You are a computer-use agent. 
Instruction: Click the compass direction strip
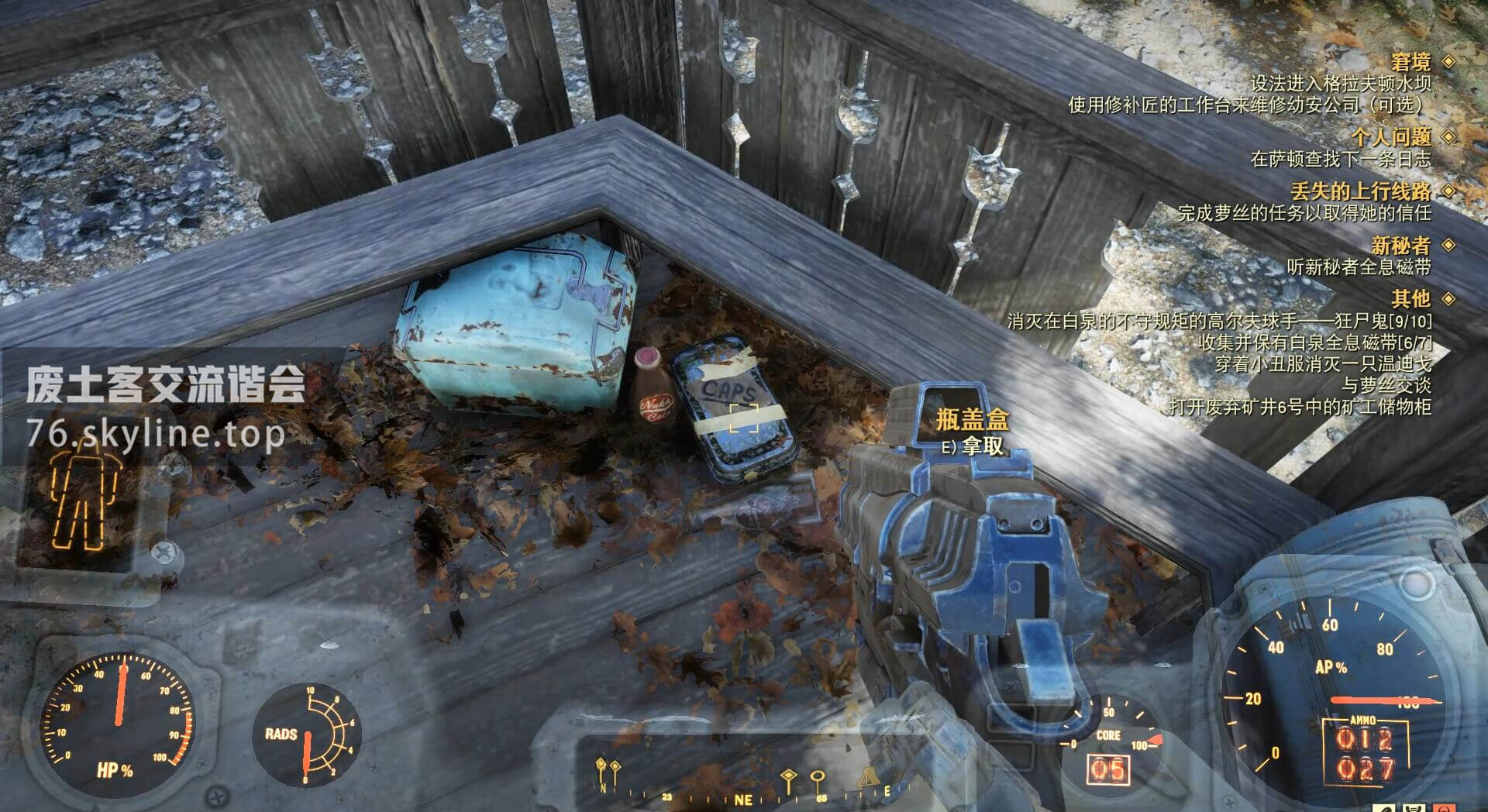744,783
